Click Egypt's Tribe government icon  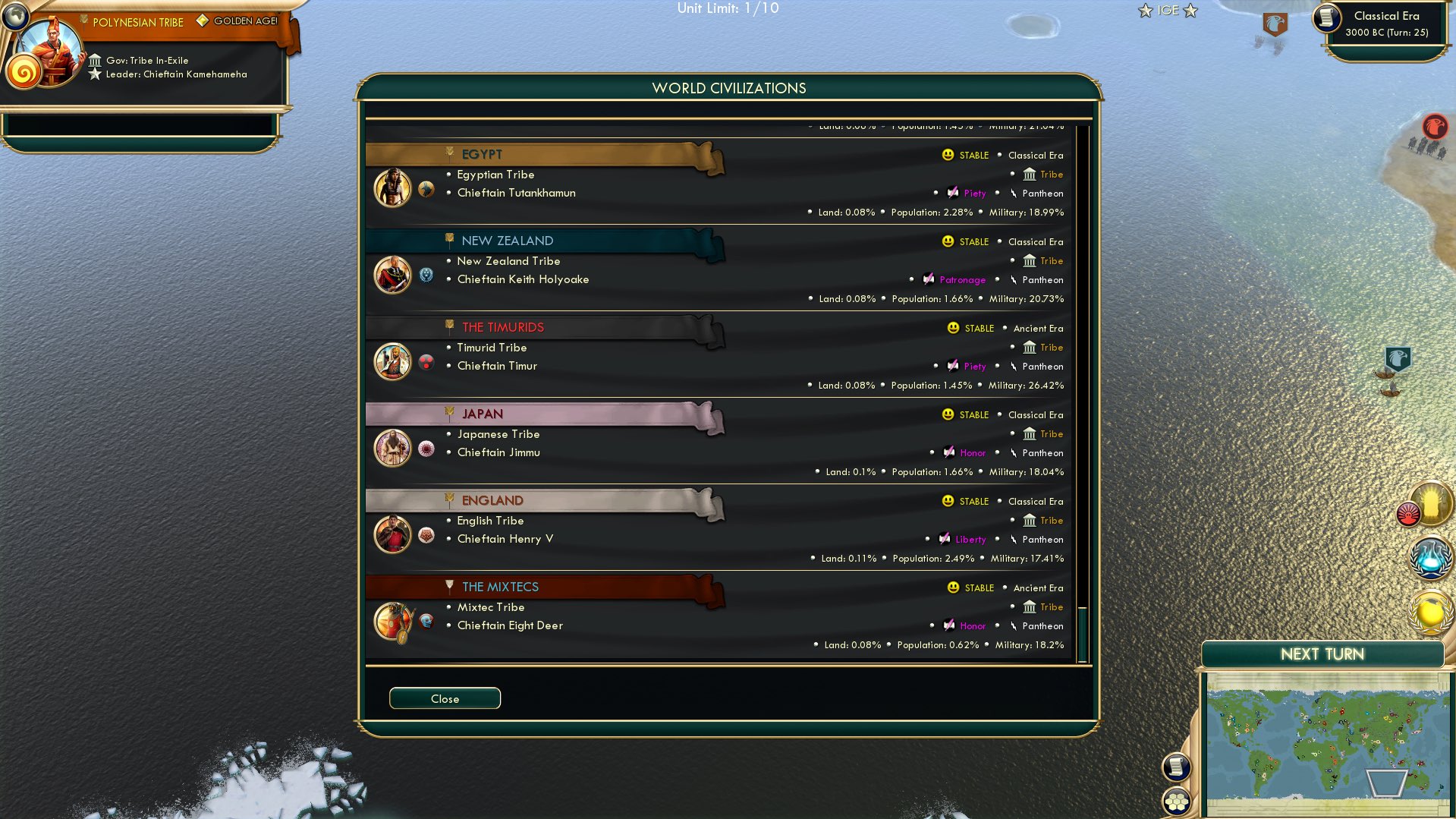(x=1030, y=174)
